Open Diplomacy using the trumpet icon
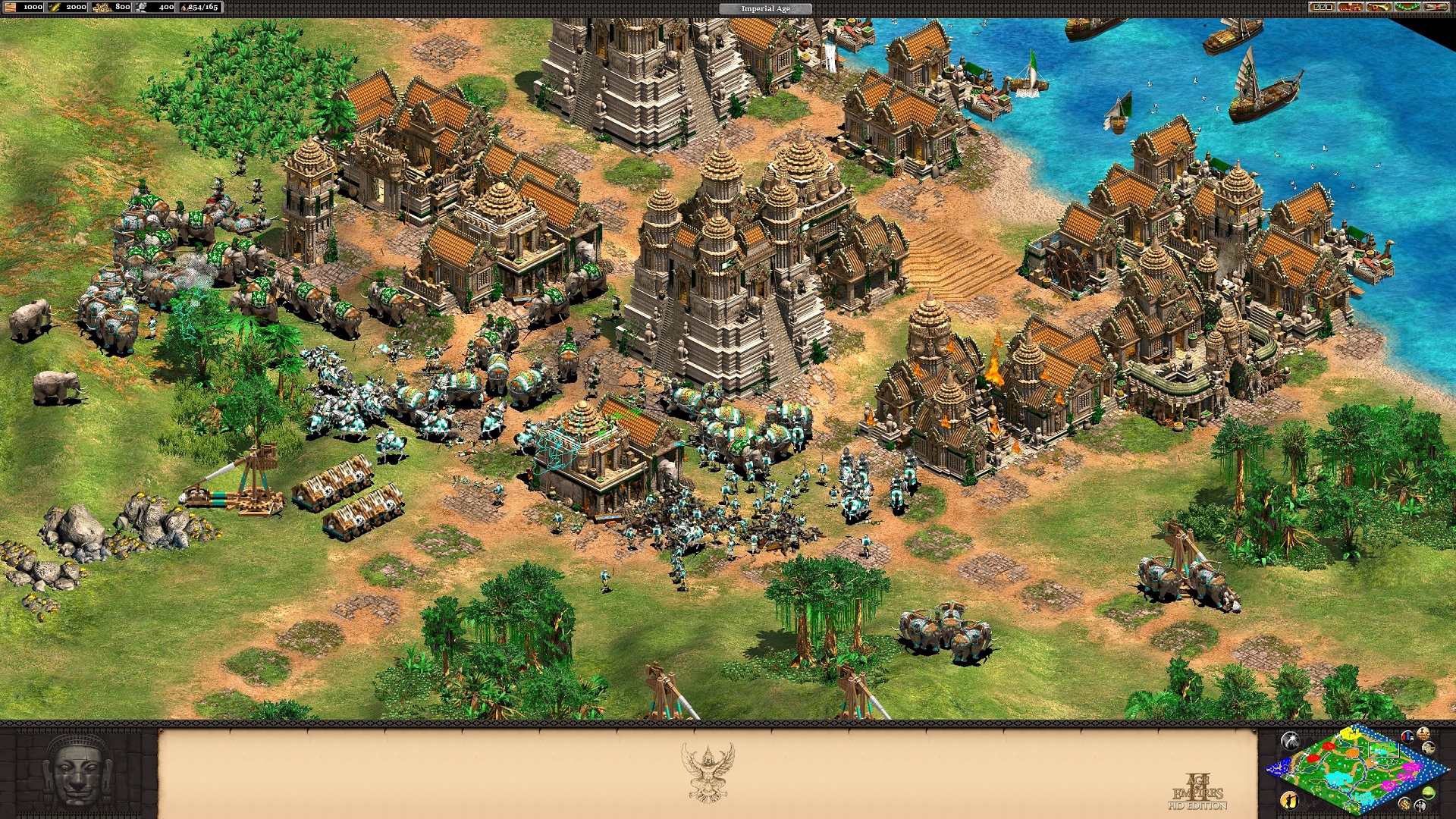This screenshot has height=819, width=1456. point(1378,8)
